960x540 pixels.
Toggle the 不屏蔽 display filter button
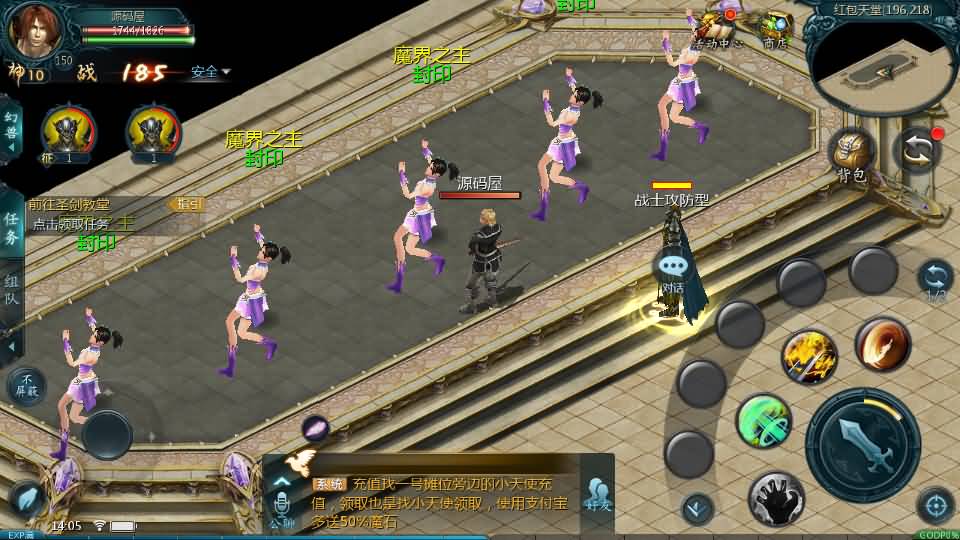coord(27,386)
